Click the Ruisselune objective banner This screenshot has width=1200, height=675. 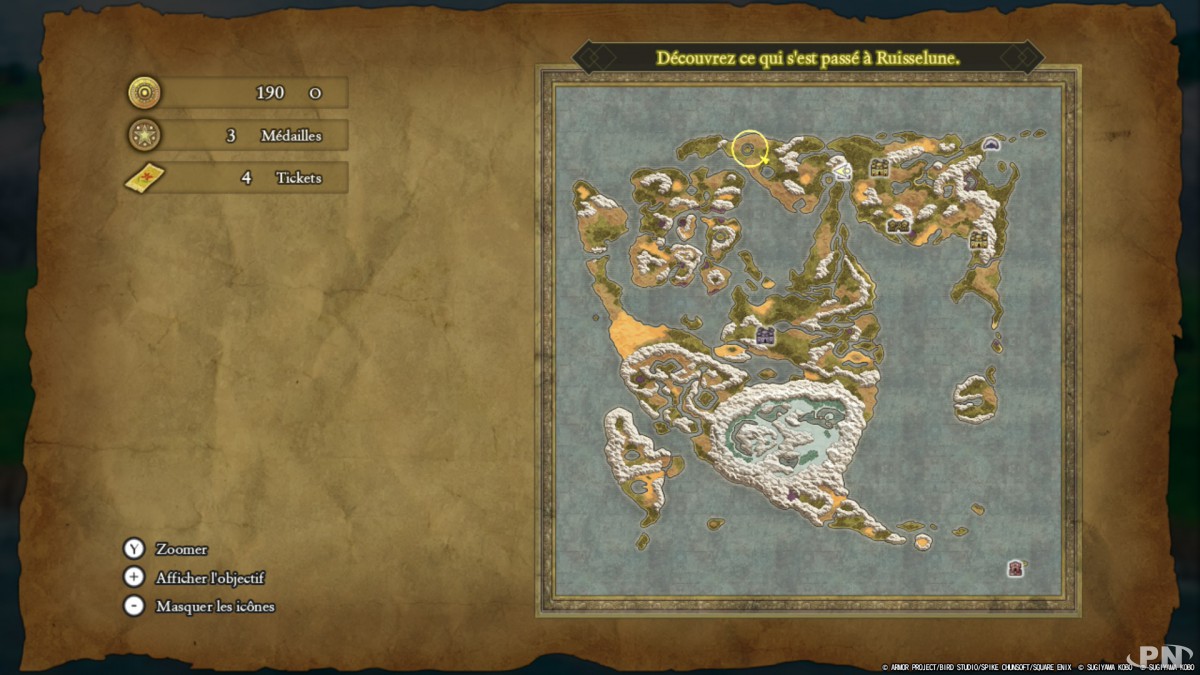pyautogui.click(x=808, y=58)
